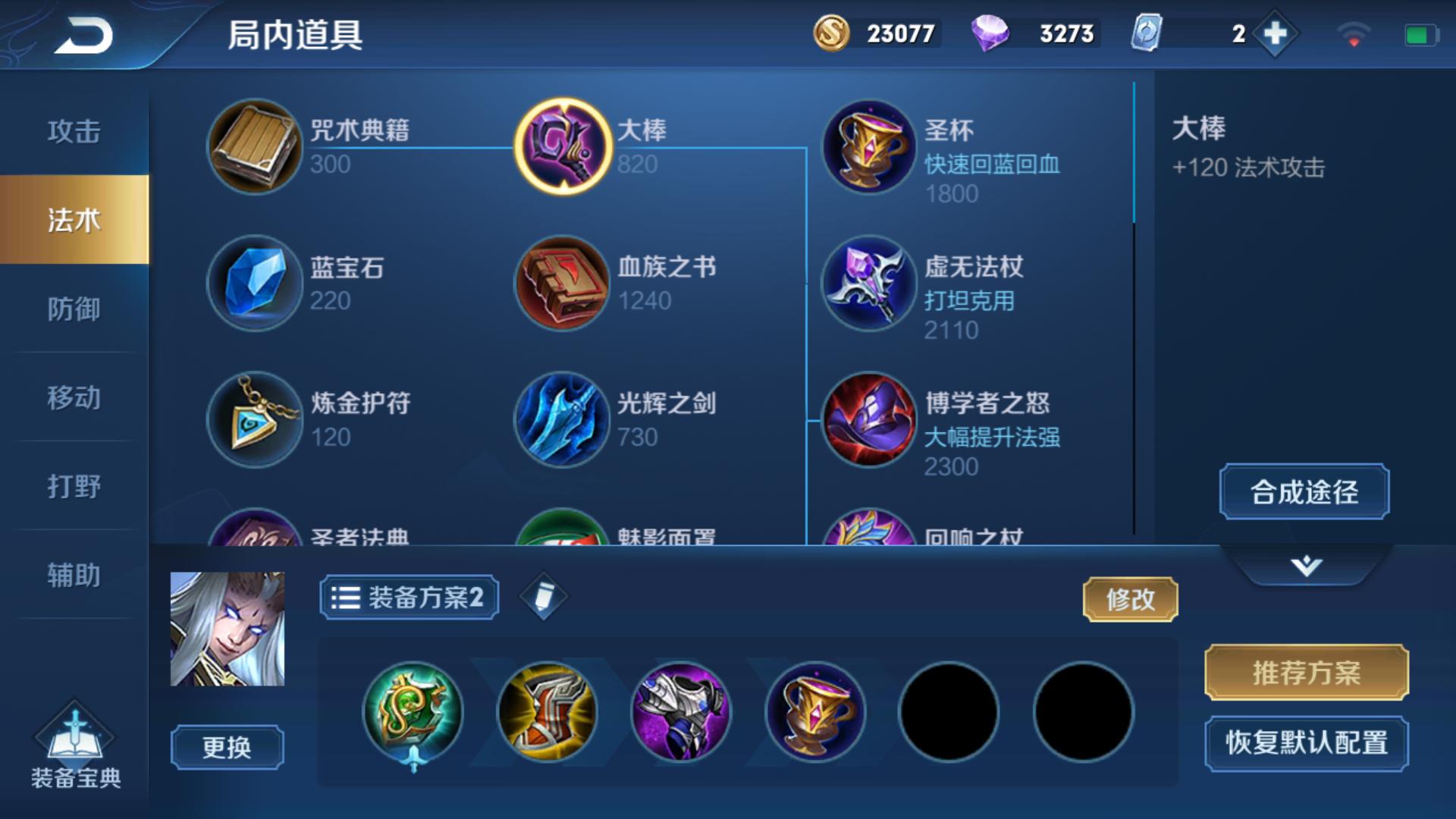The width and height of the screenshot is (1456, 819).
Task: Click the gold coin currency icon
Action: click(833, 32)
